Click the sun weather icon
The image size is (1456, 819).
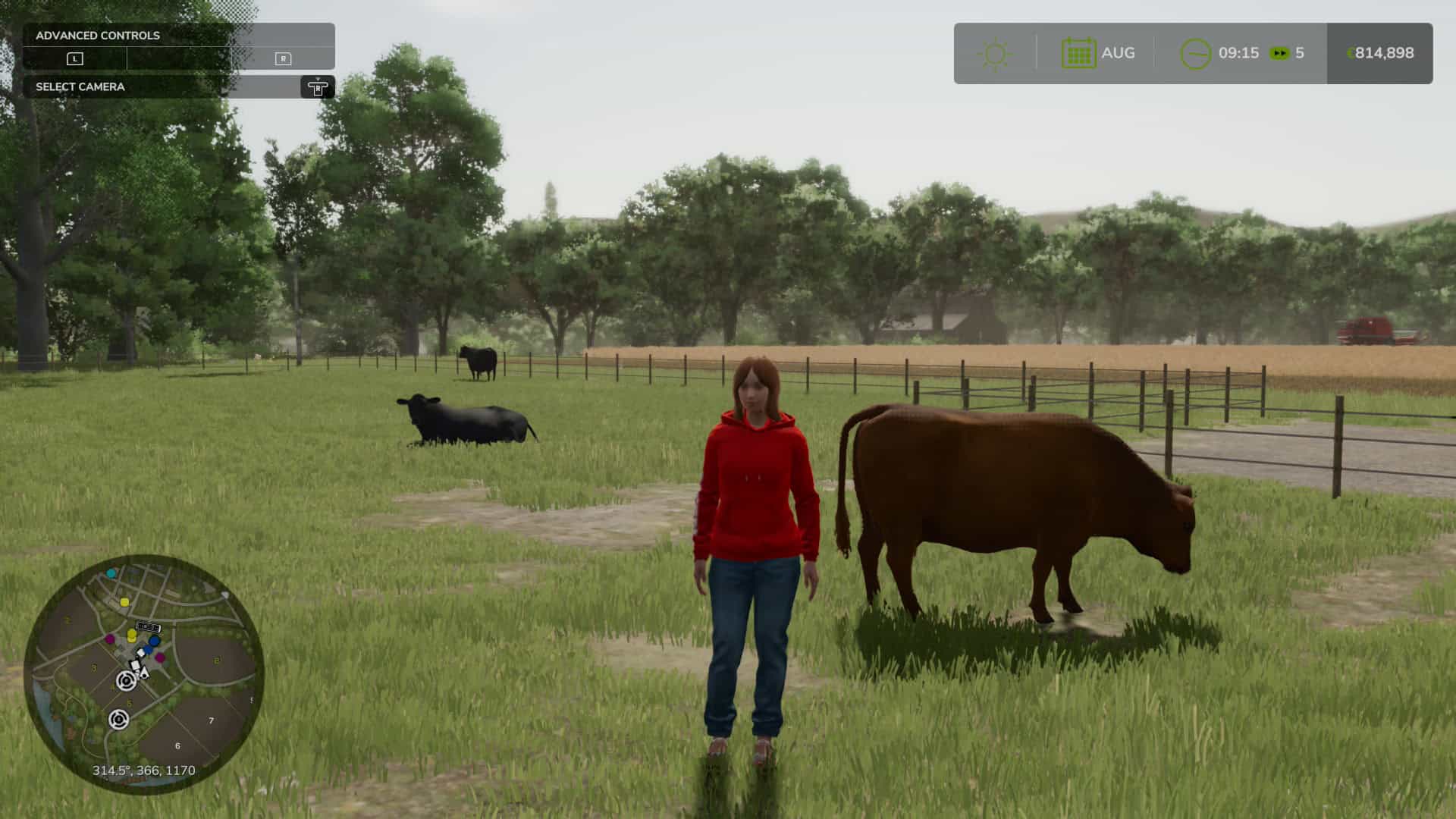coord(995,54)
